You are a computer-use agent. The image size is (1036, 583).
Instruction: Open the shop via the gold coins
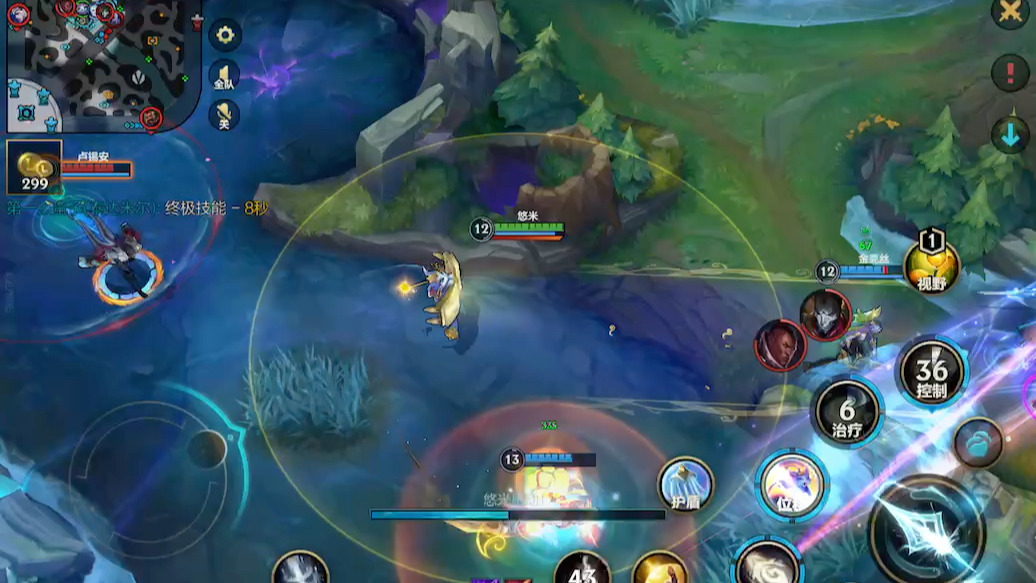[34, 166]
